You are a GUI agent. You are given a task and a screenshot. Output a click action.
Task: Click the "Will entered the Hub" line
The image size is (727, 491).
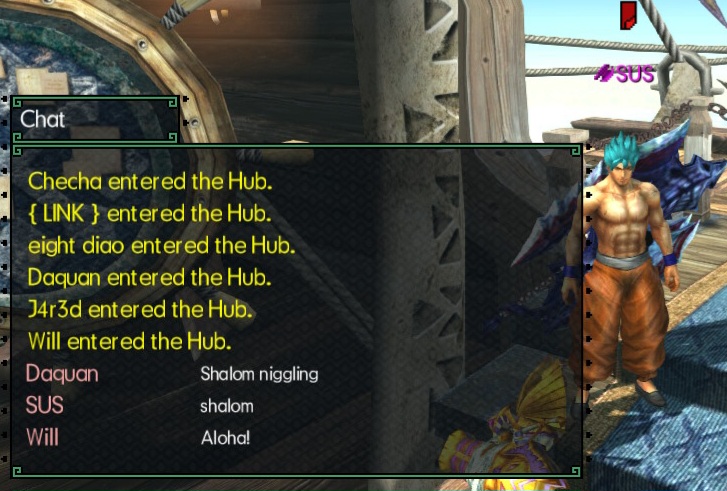(x=130, y=341)
